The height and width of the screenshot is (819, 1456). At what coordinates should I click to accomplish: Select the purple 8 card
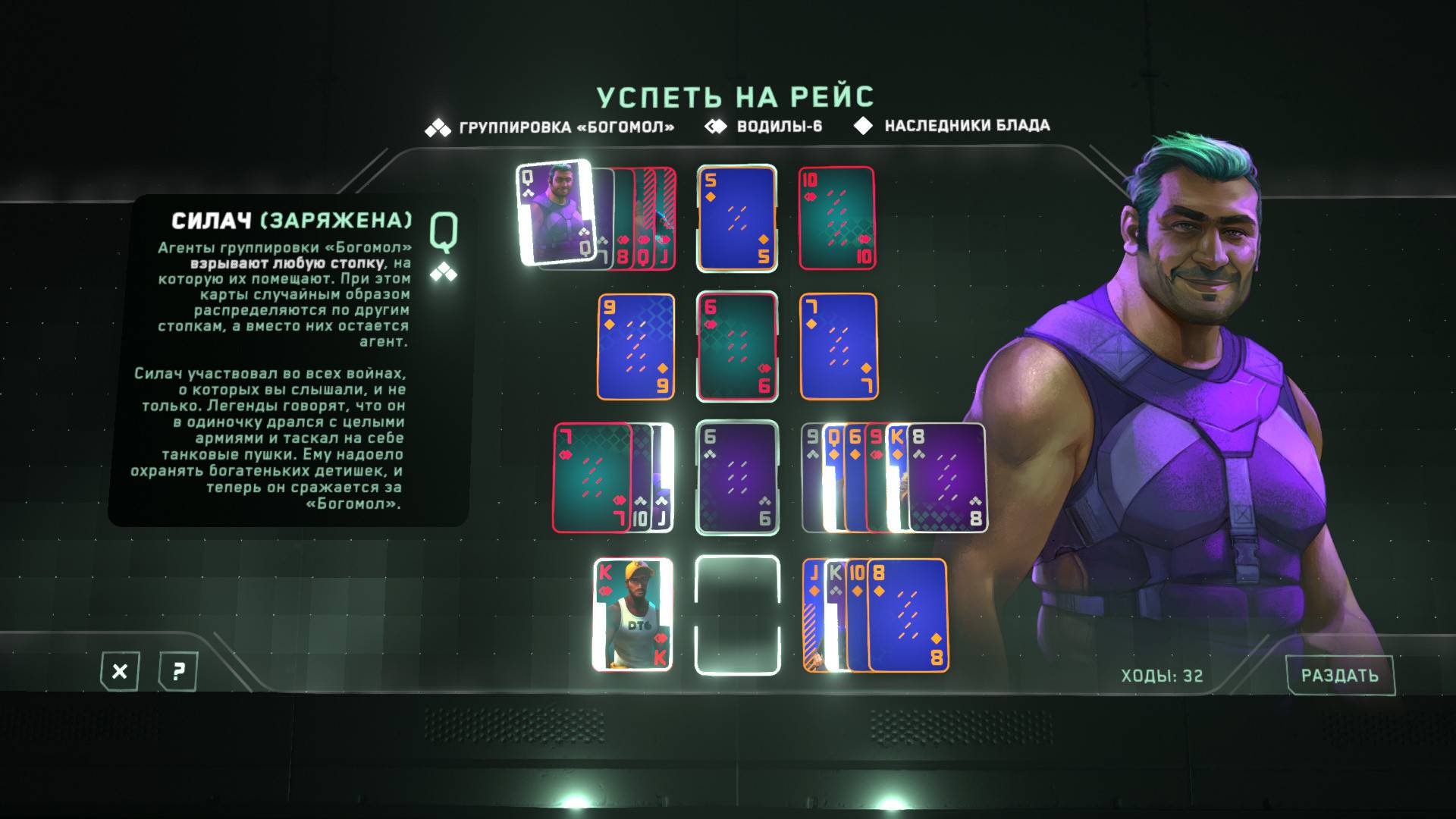pos(946,478)
